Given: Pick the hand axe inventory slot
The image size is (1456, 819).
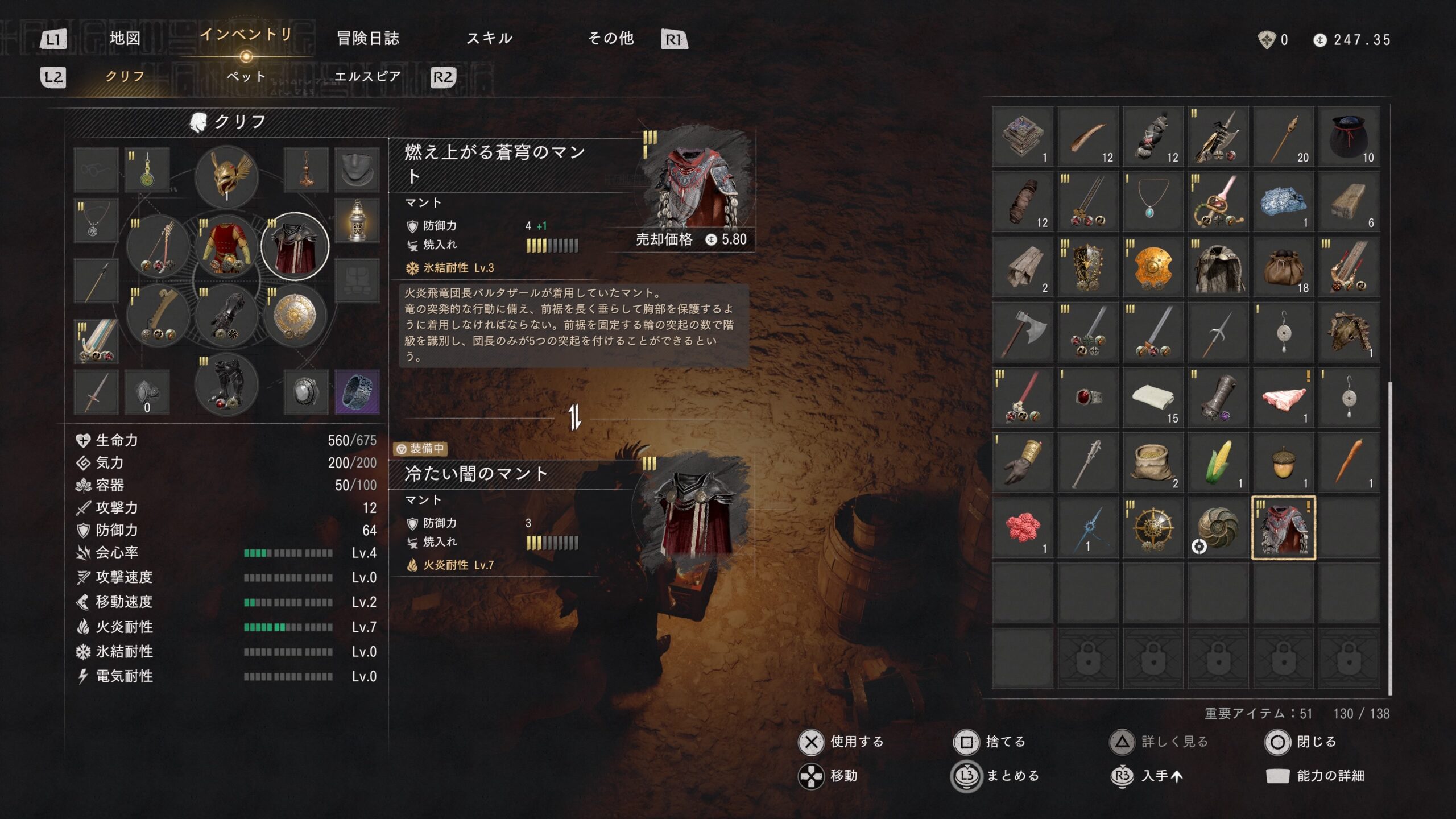Looking at the screenshot, I should [x=1023, y=332].
